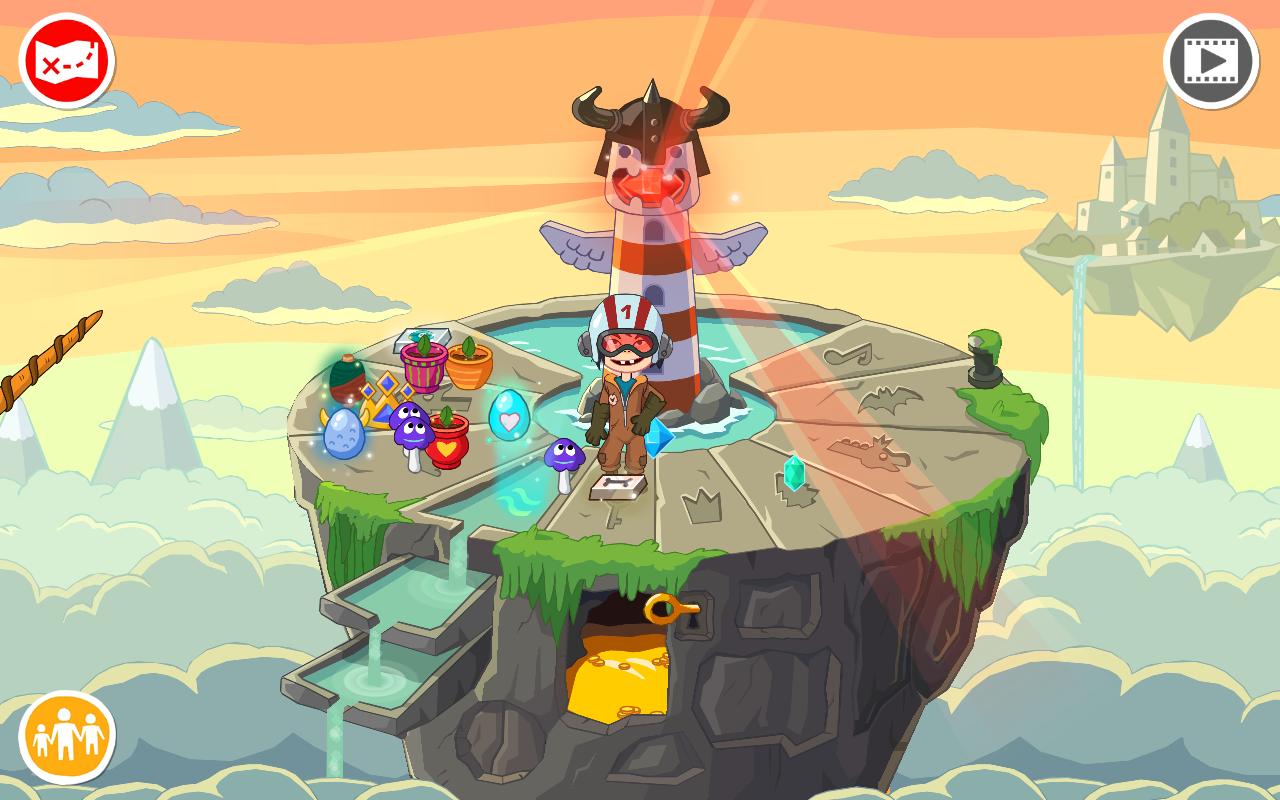
Task: Select the speckled blue egg
Action: 343,434
